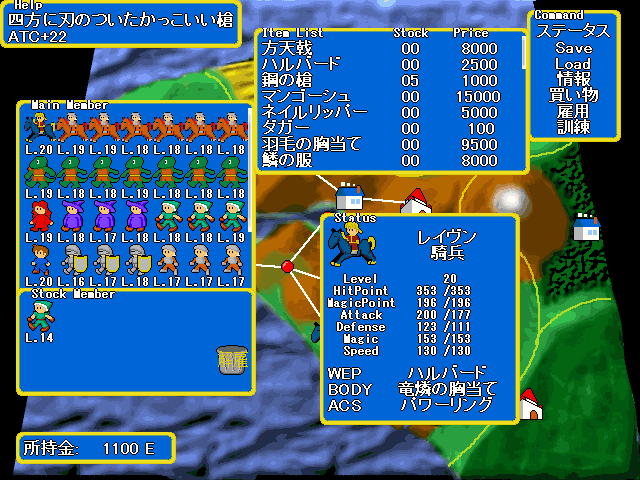
Task: Open the 情報 command
Action: coord(573,79)
